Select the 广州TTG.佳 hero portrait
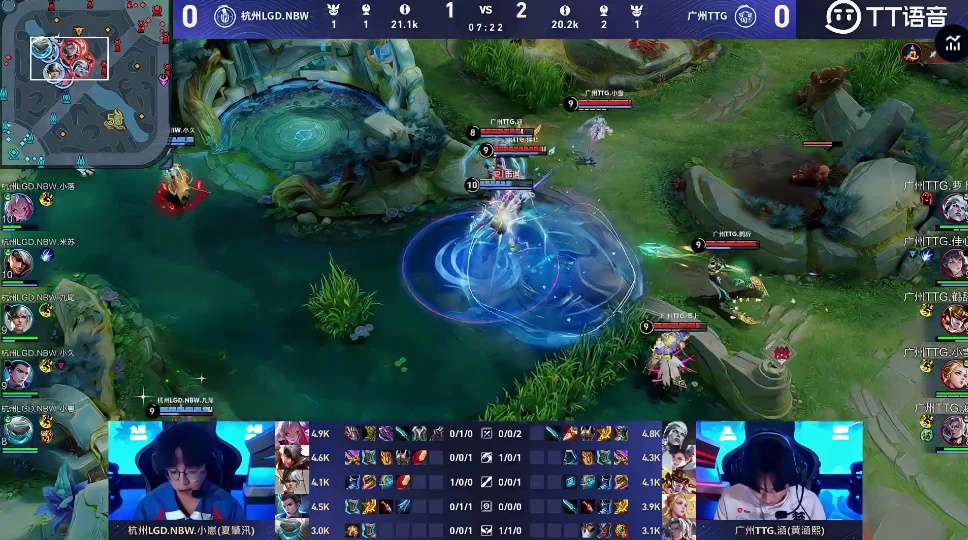The image size is (968, 540). [953, 263]
